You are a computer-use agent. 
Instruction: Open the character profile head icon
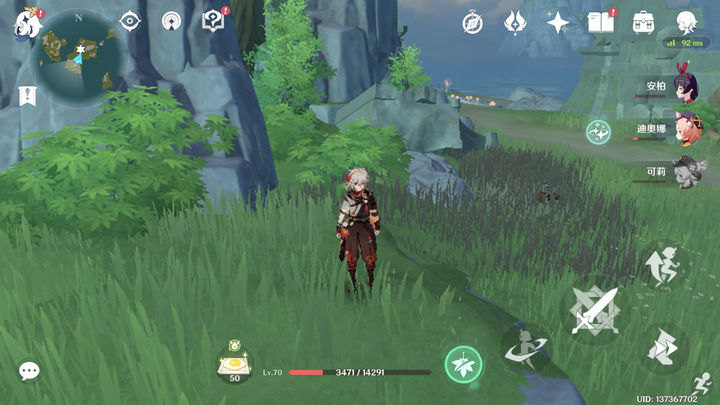pos(686,22)
